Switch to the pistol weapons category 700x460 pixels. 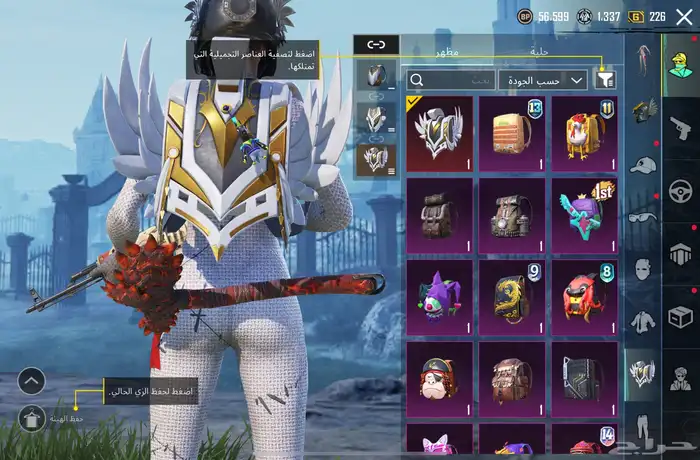pyautogui.click(x=681, y=127)
